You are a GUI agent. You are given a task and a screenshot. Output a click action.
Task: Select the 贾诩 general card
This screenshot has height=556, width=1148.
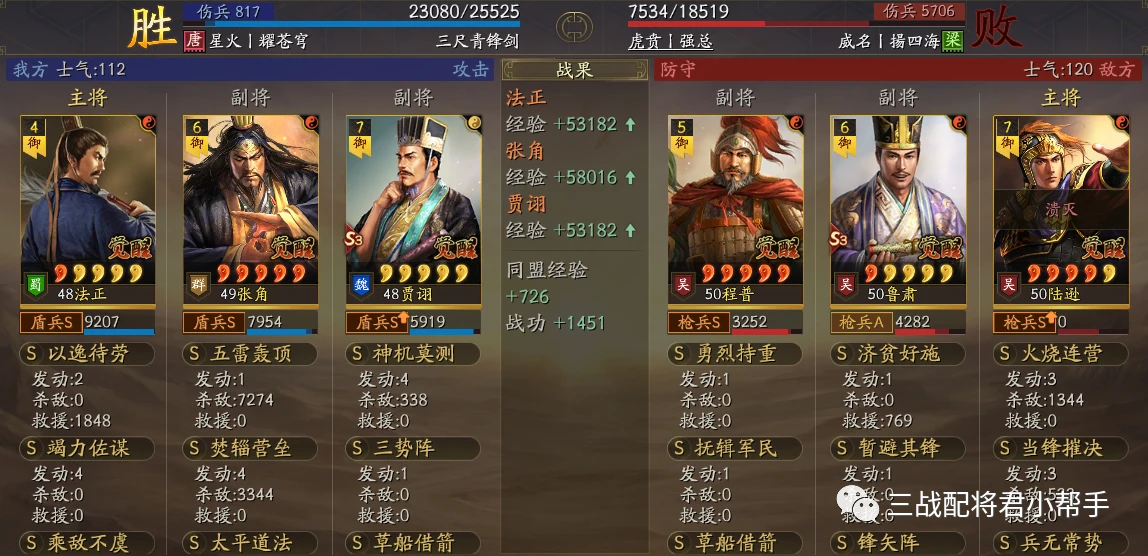click(x=413, y=210)
